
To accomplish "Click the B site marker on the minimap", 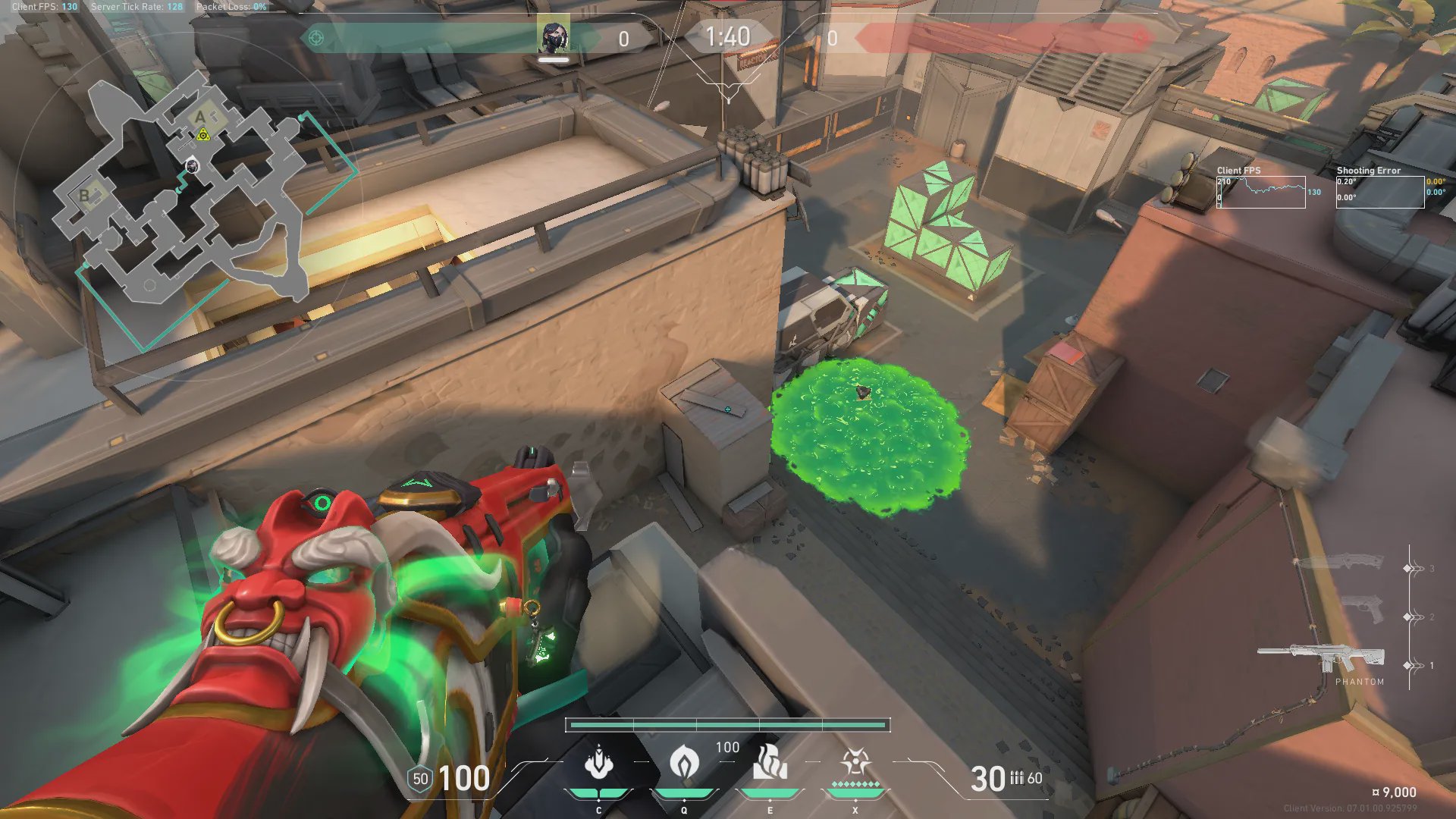I will pyautogui.click(x=84, y=196).
